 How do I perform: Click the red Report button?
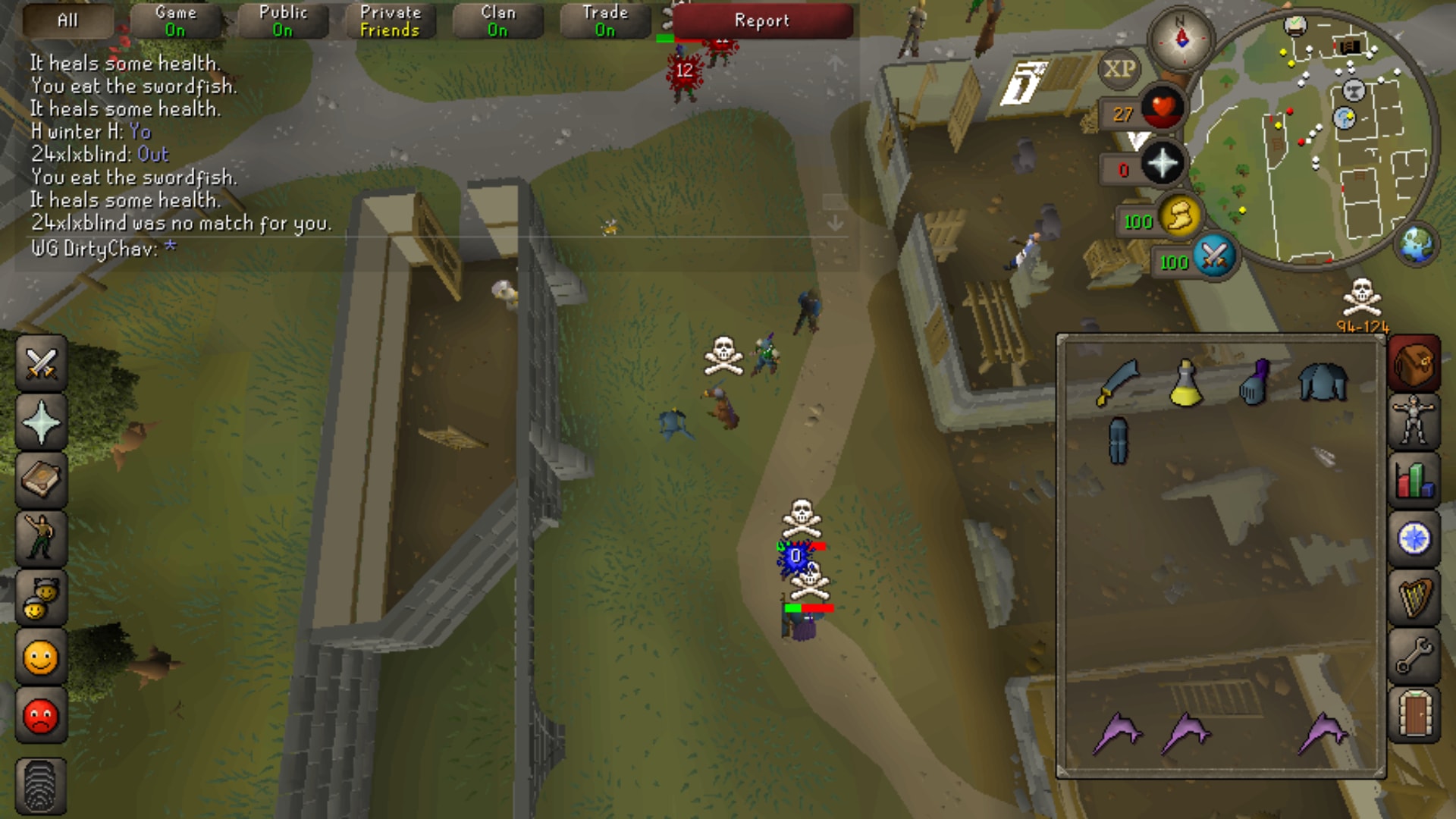click(x=762, y=20)
